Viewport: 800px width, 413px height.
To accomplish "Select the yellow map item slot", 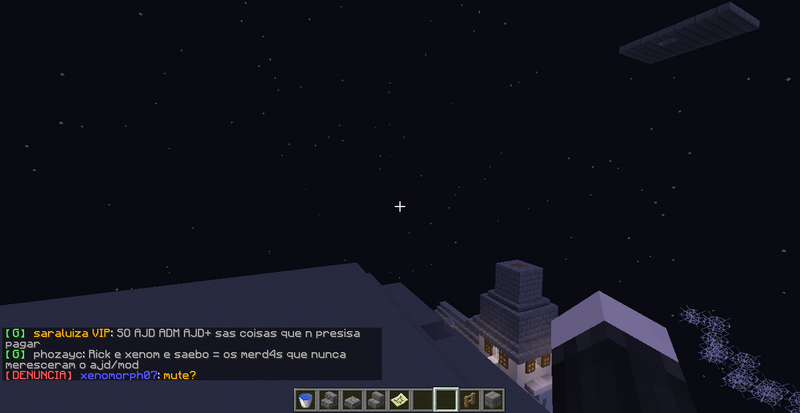I will click(399, 400).
